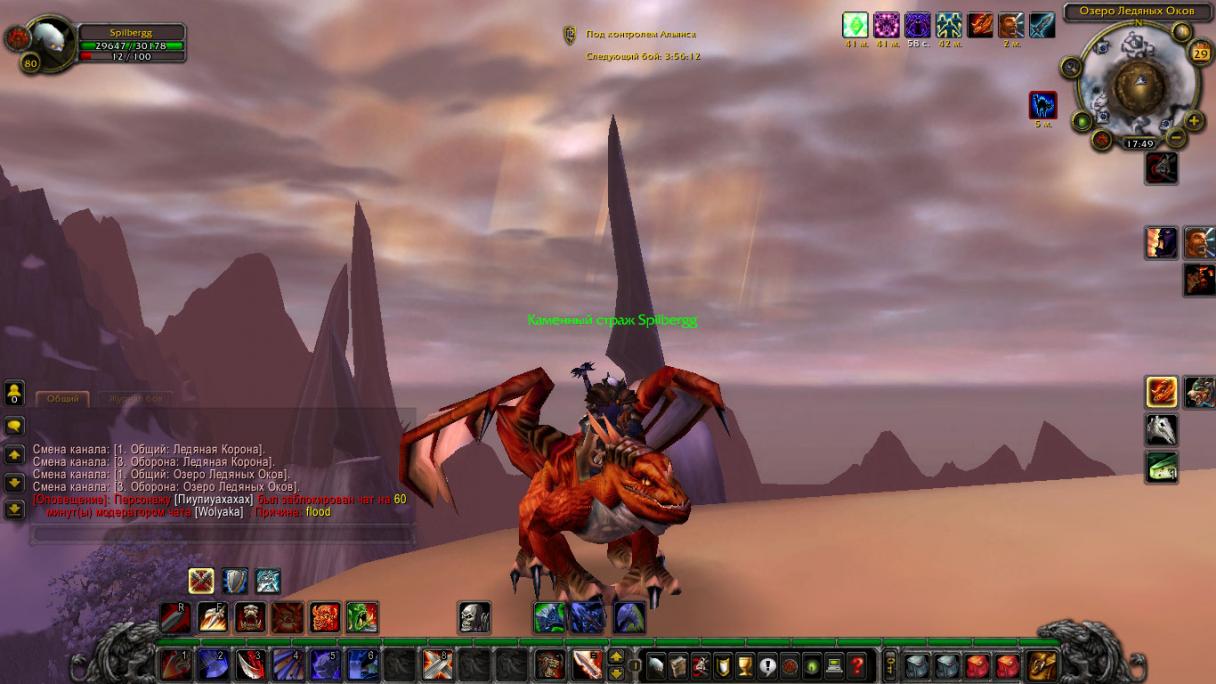Click the white horse head icon
Screen dimensions: 1216x684
pos(1161,430)
